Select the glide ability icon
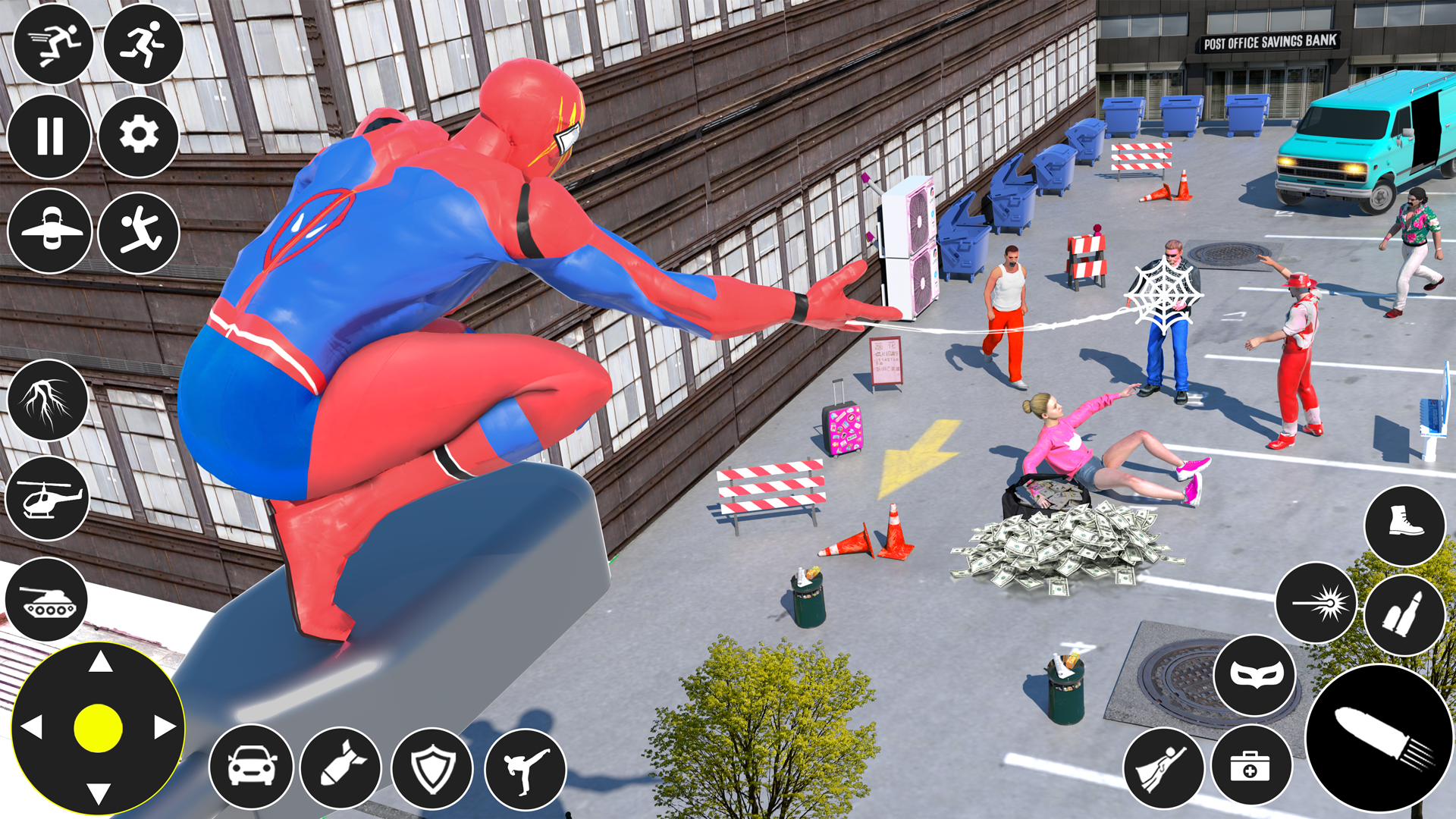 pos(51,231)
